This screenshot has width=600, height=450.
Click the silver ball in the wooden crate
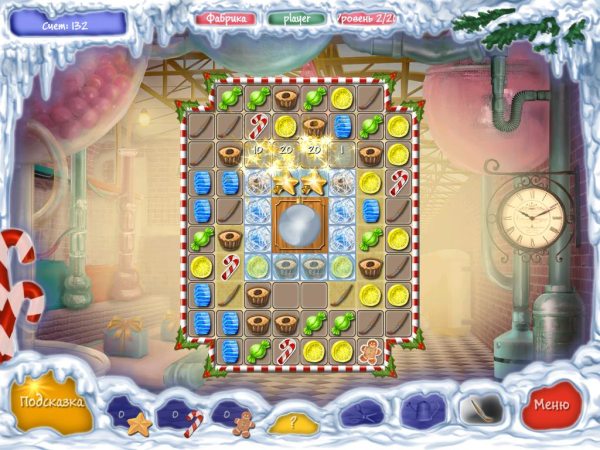298,225
